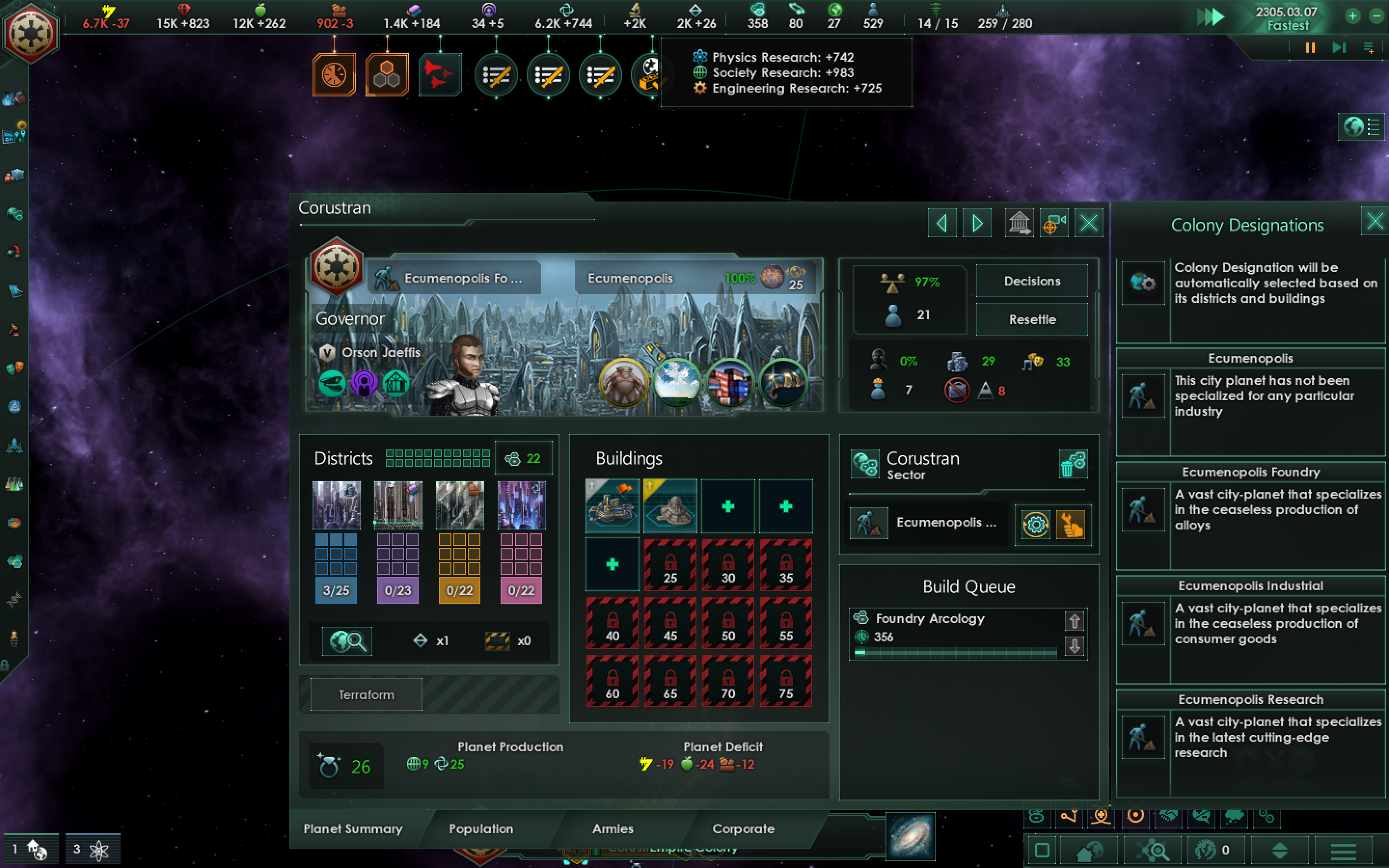Open the planet Decisions menu

click(x=1032, y=281)
